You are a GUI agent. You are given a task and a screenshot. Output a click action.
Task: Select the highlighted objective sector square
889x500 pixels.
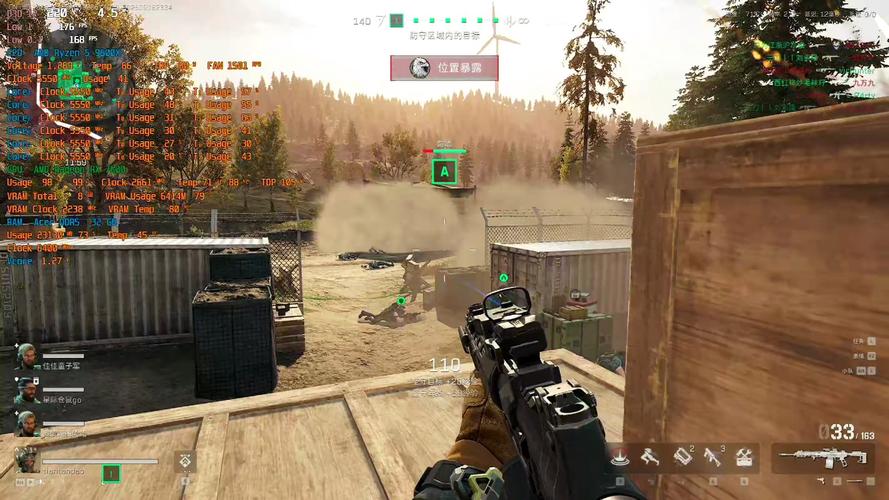(396, 20)
